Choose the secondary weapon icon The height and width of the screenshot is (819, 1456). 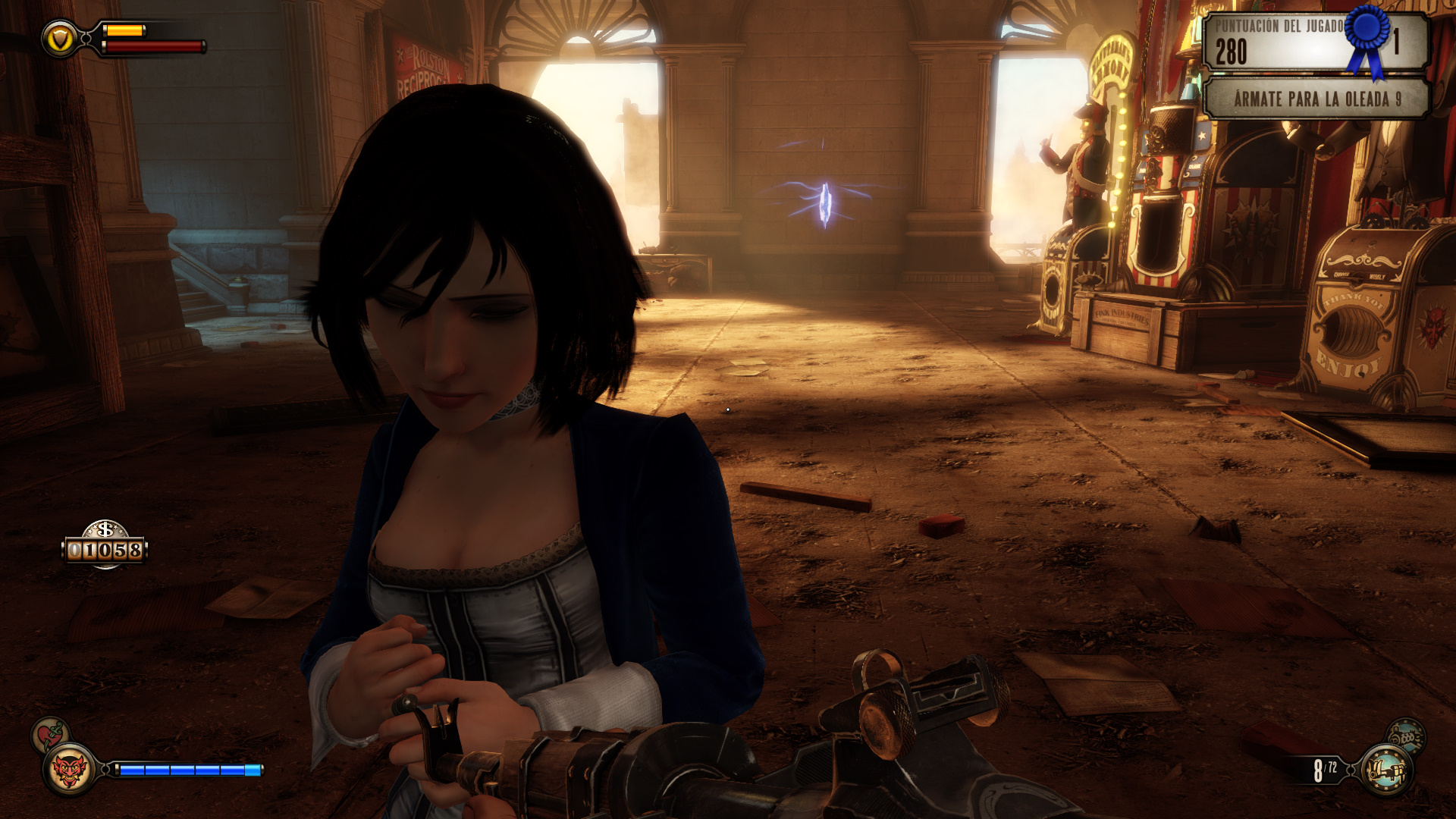pyautogui.click(x=1406, y=736)
